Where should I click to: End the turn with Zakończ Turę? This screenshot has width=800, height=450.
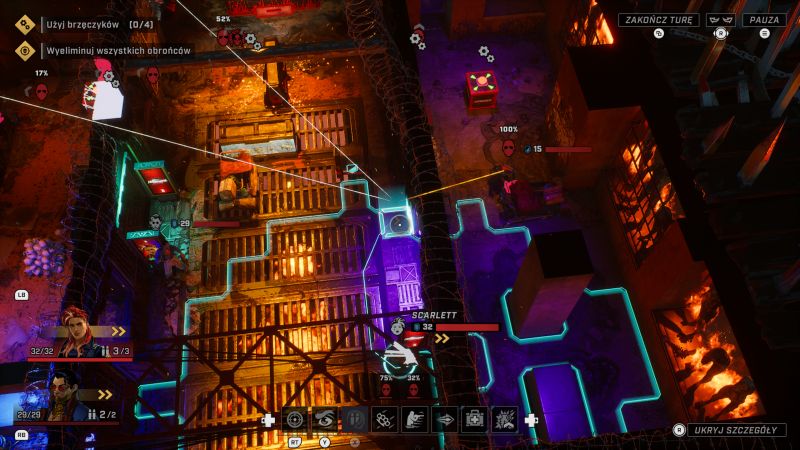pyautogui.click(x=657, y=19)
